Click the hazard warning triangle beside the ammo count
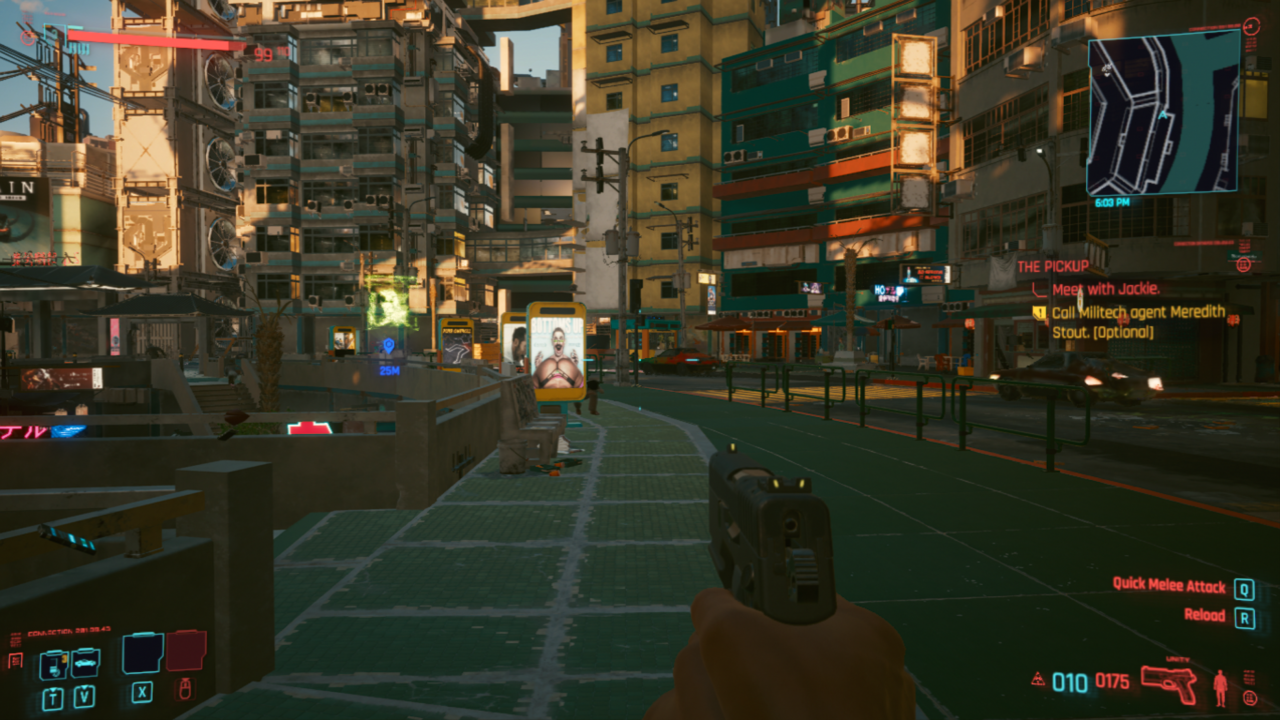Screen dimensions: 1280x720 [x=1038, y=679]
